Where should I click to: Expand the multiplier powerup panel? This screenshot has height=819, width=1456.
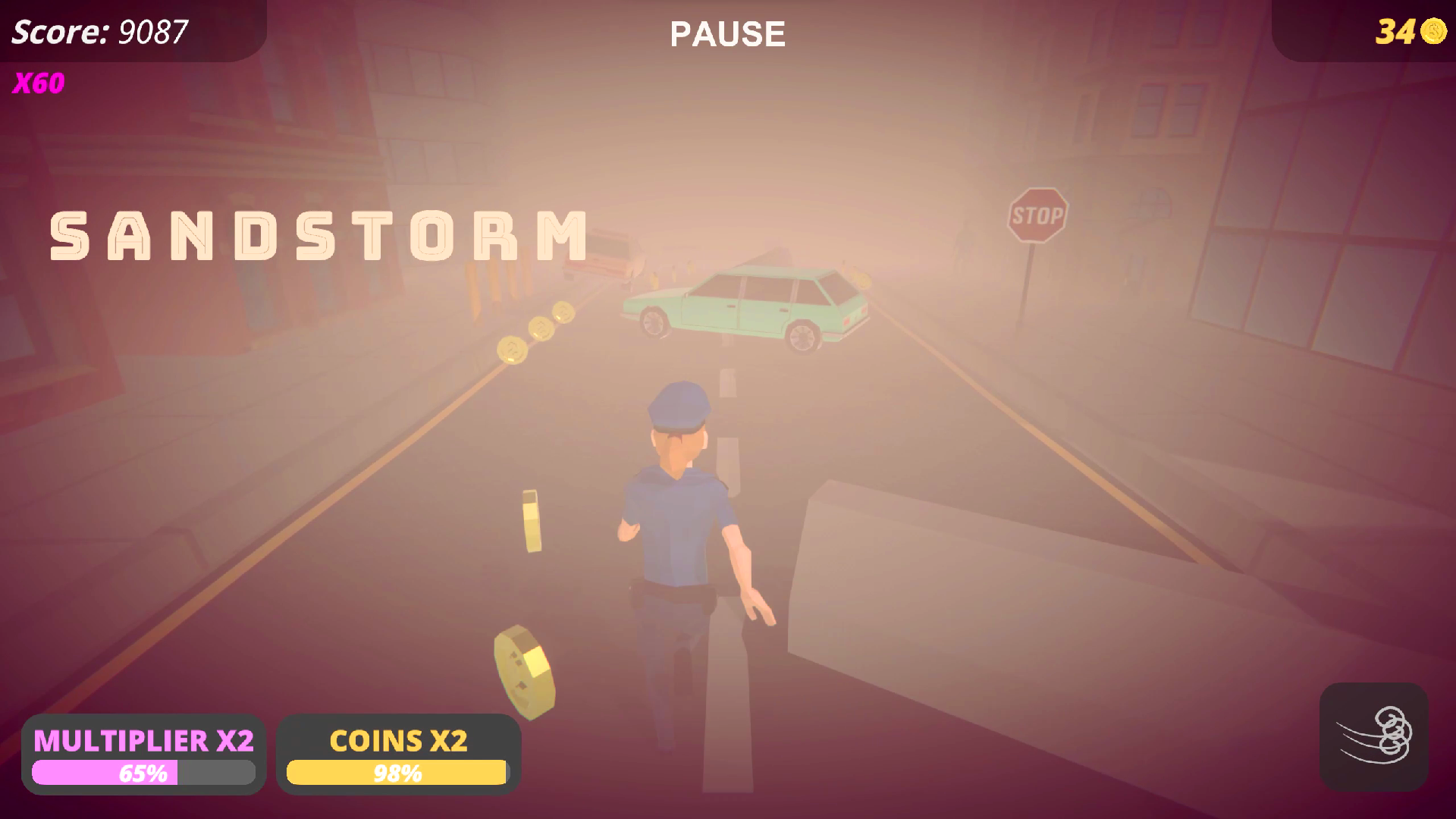(x=143, y=755)
